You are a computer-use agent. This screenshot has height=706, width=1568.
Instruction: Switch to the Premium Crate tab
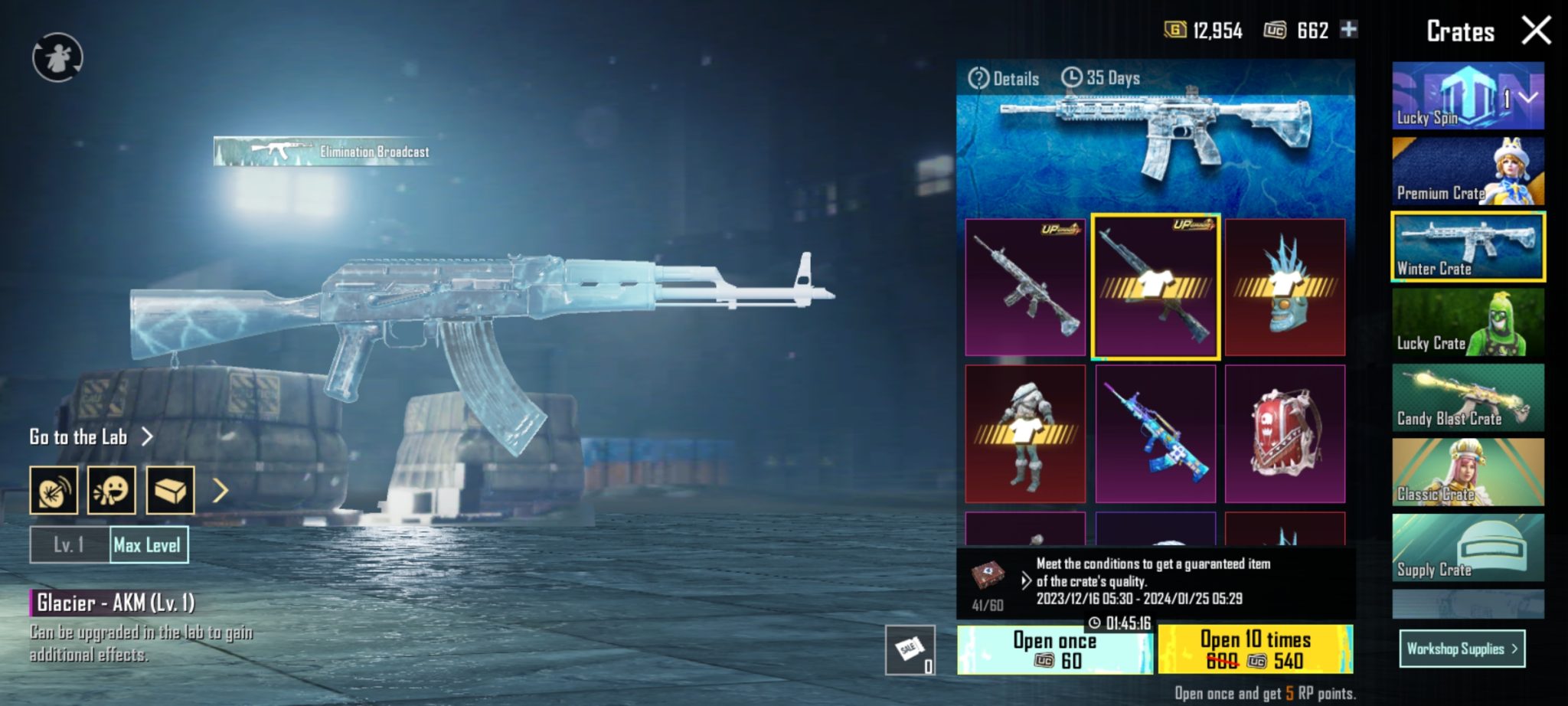pos(1467,170)
